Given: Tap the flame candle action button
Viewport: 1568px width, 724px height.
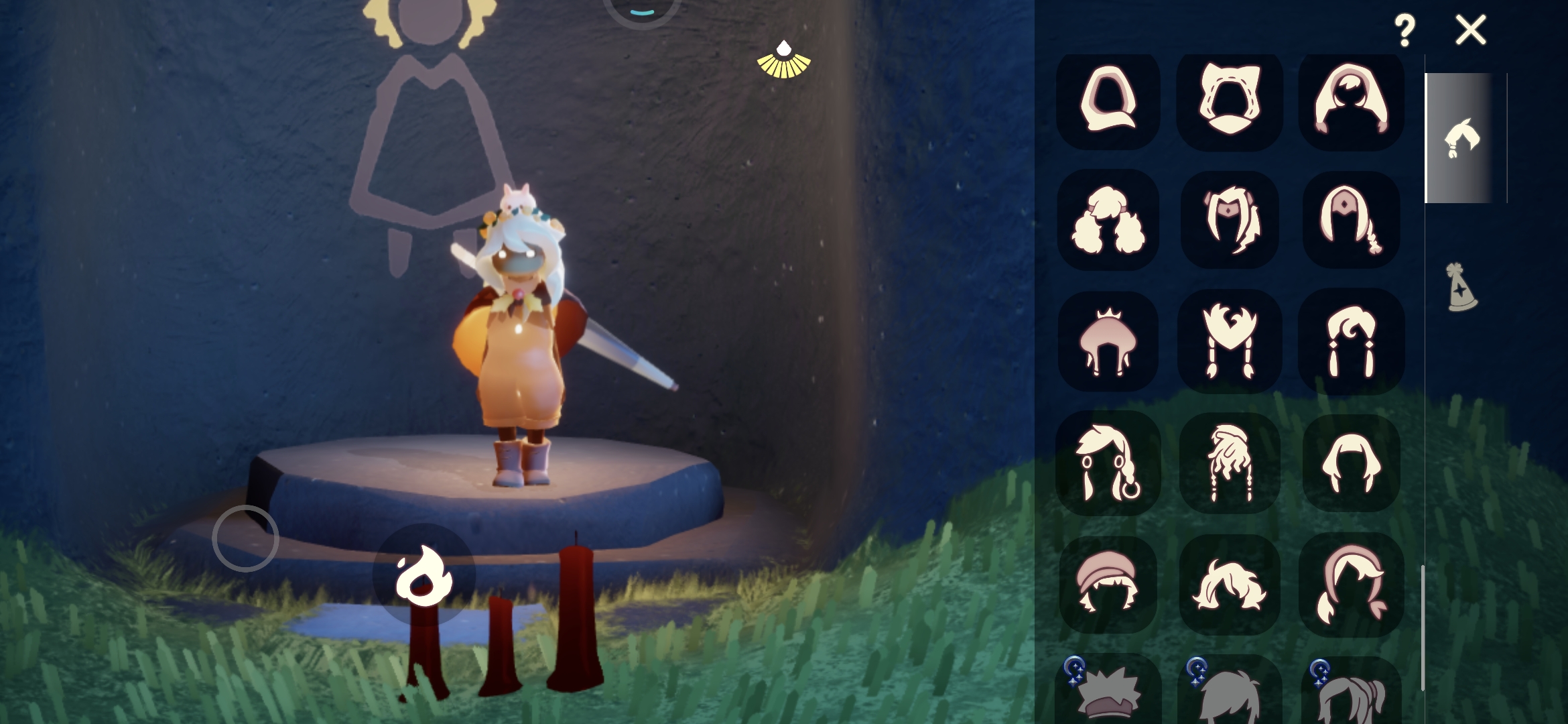Looking at the screenshot, I should [423, 574].
